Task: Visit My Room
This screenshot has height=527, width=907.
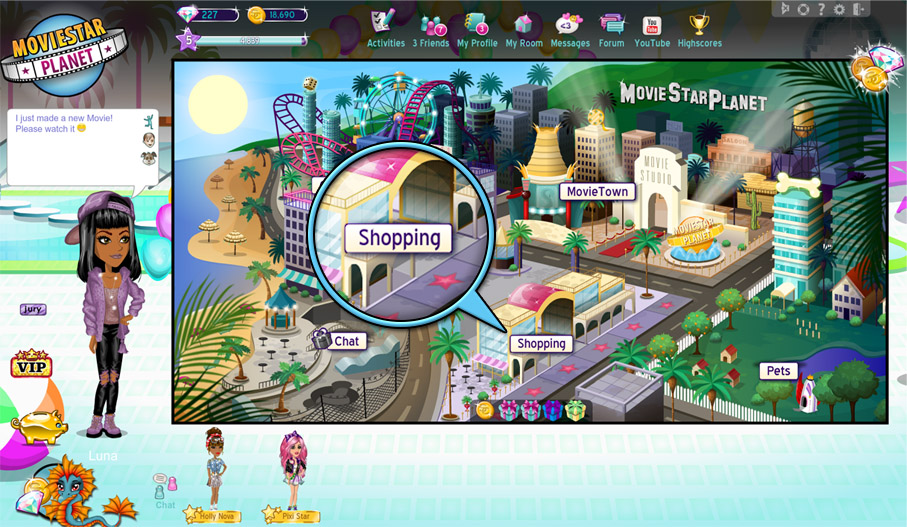Action: [x=524, y=28]
